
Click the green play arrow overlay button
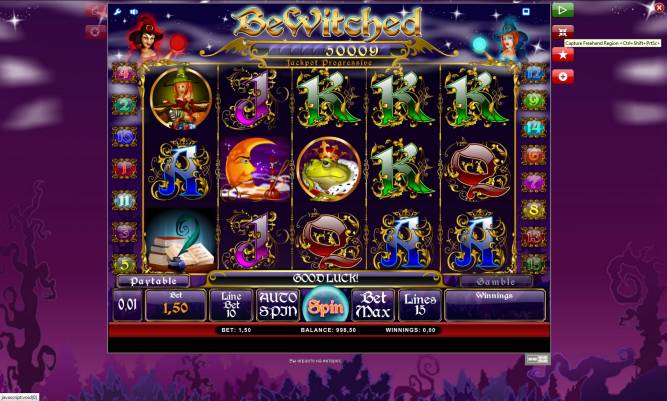(x=563, y=10)
